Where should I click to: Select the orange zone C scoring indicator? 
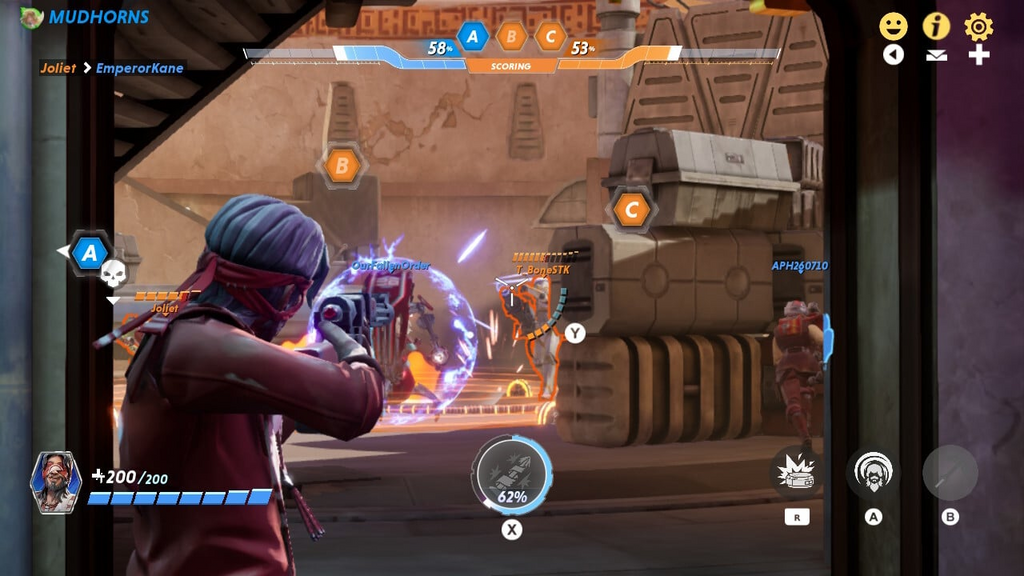[550, 38]
